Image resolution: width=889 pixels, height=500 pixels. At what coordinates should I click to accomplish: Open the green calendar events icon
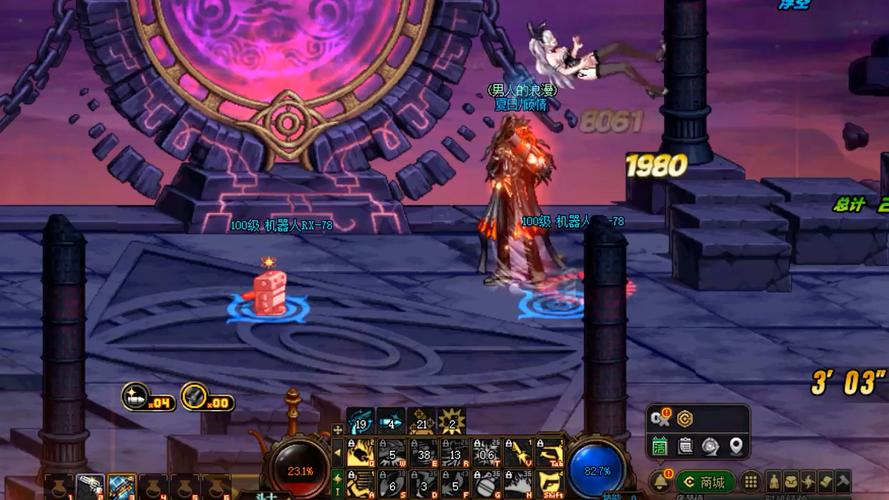660,446
